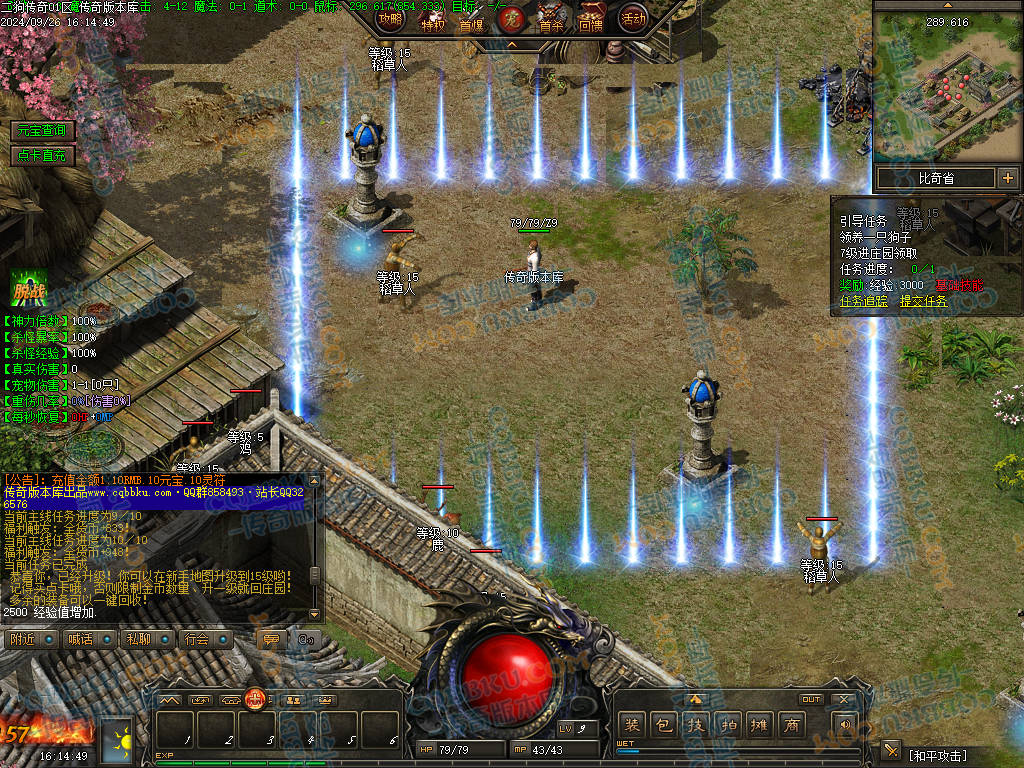Open the 特权 privileges menu
This screenshot has height=768, width=1024.
pyautogui.click(x=432, y=20)
